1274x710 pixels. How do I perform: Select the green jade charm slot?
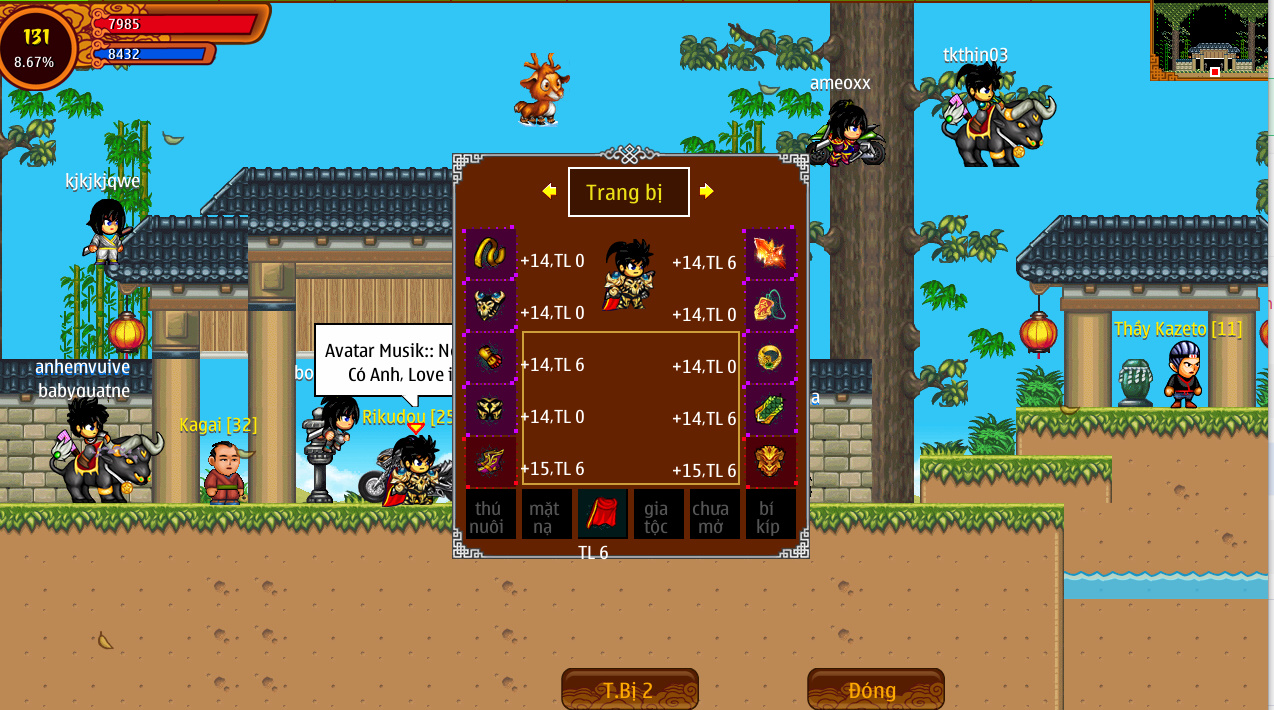click(769, 409)
